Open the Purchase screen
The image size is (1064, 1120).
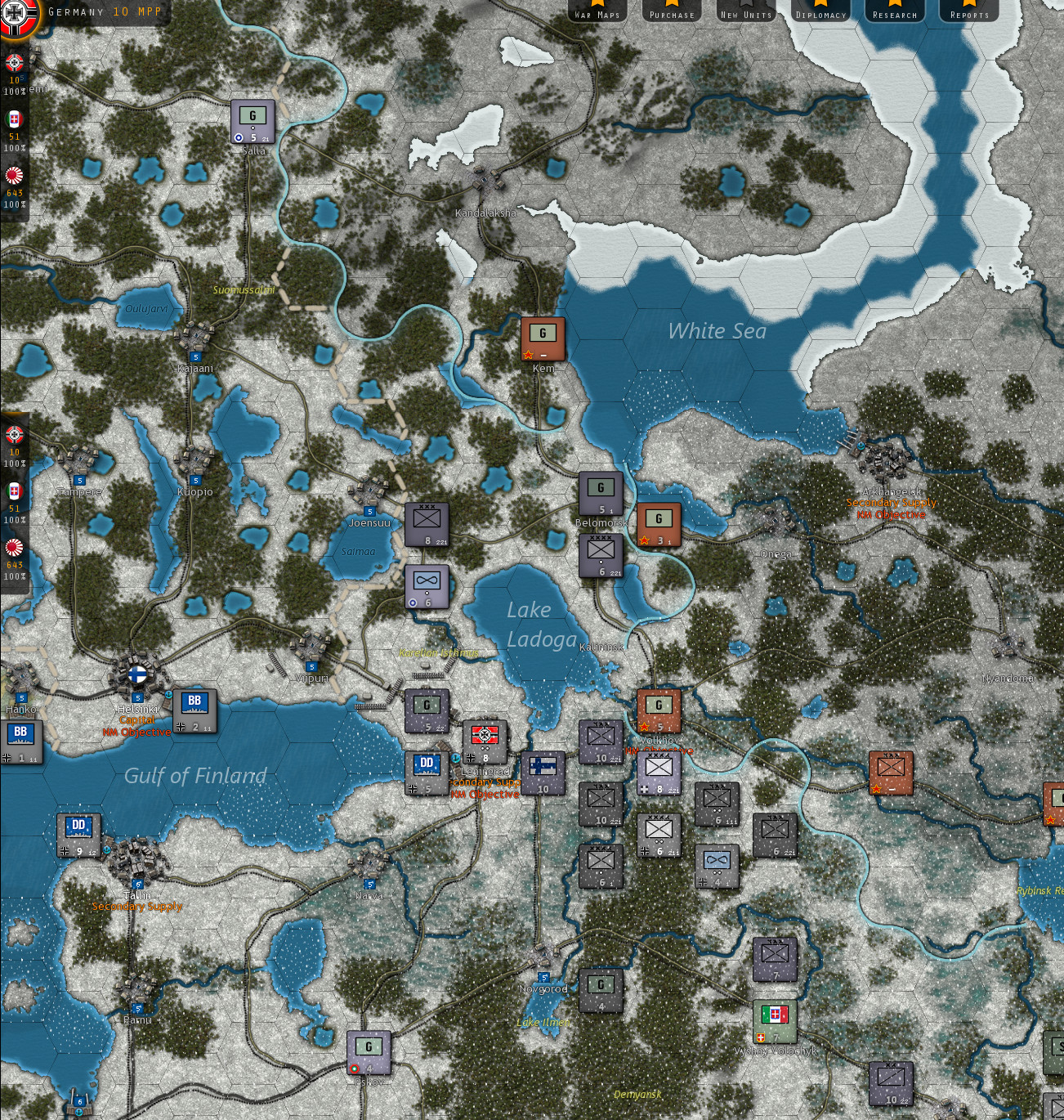(x=671, y=13)
